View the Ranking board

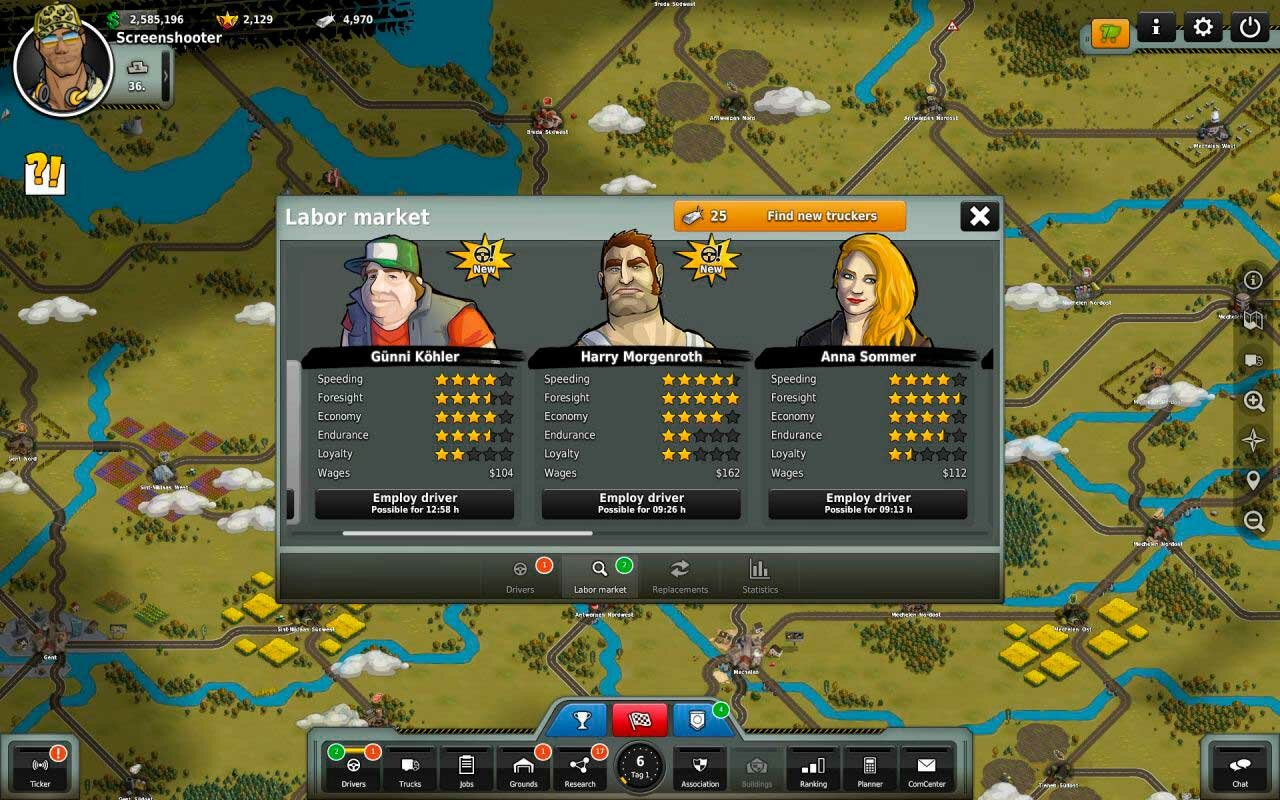tap(813, 770)
